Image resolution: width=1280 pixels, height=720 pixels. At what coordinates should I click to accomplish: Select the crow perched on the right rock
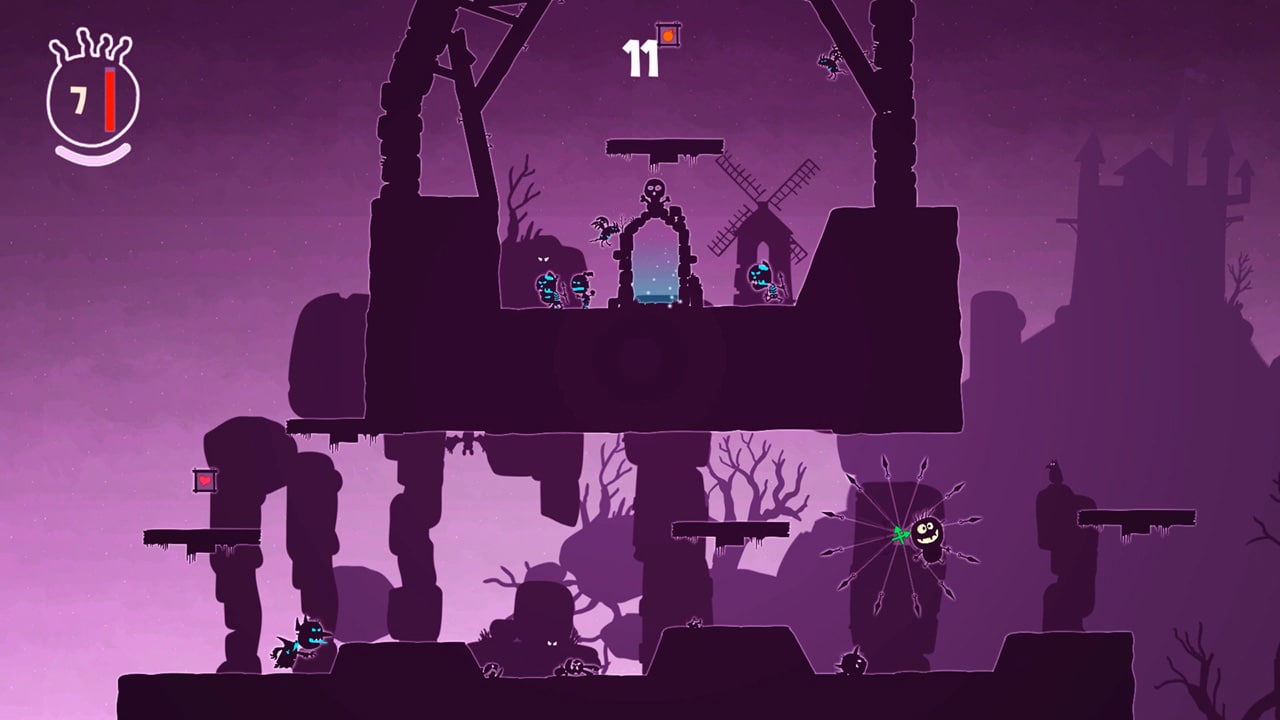click(1054, 468)
